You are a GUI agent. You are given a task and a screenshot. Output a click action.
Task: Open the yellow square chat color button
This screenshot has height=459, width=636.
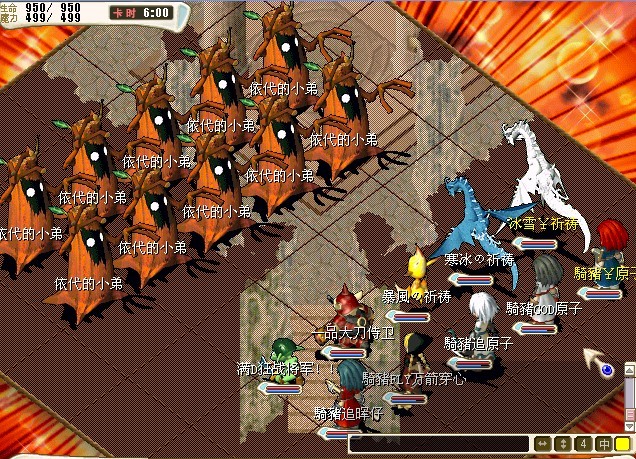click(x=623, y=443)
